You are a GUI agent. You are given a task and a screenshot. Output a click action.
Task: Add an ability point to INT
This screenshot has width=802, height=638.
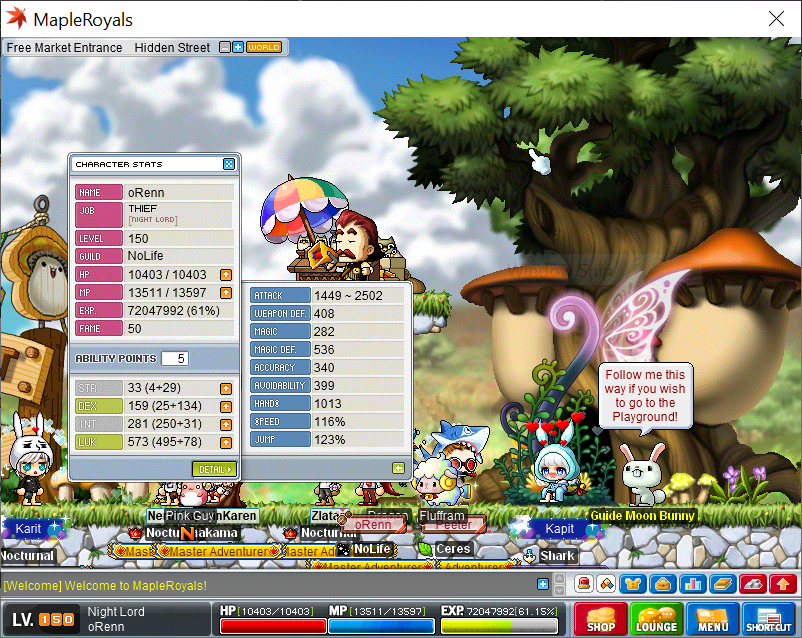226,424
